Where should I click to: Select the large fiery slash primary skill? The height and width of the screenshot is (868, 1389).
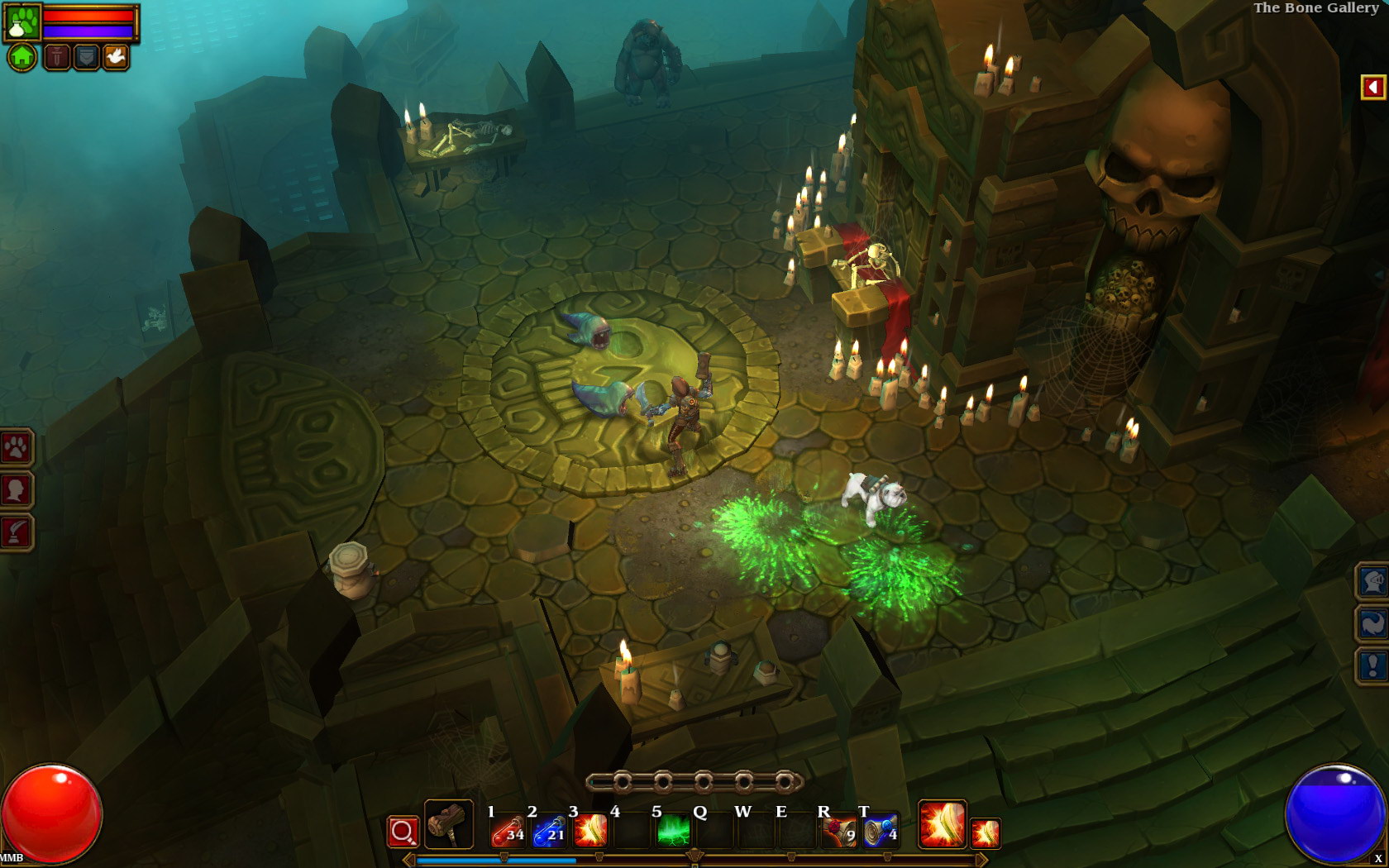(x=942, y=824)
